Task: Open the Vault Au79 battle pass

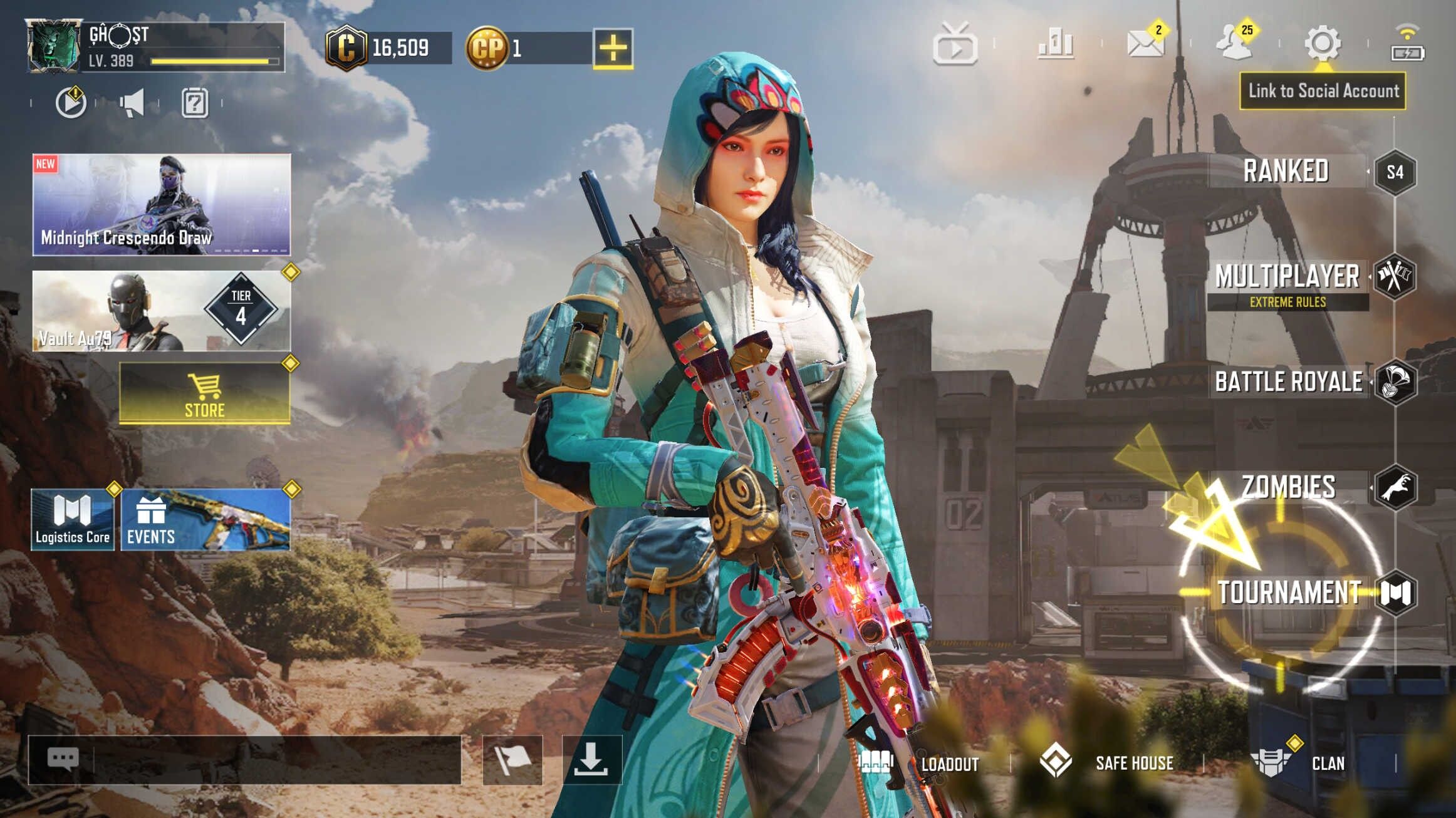Action: point(162,311)
